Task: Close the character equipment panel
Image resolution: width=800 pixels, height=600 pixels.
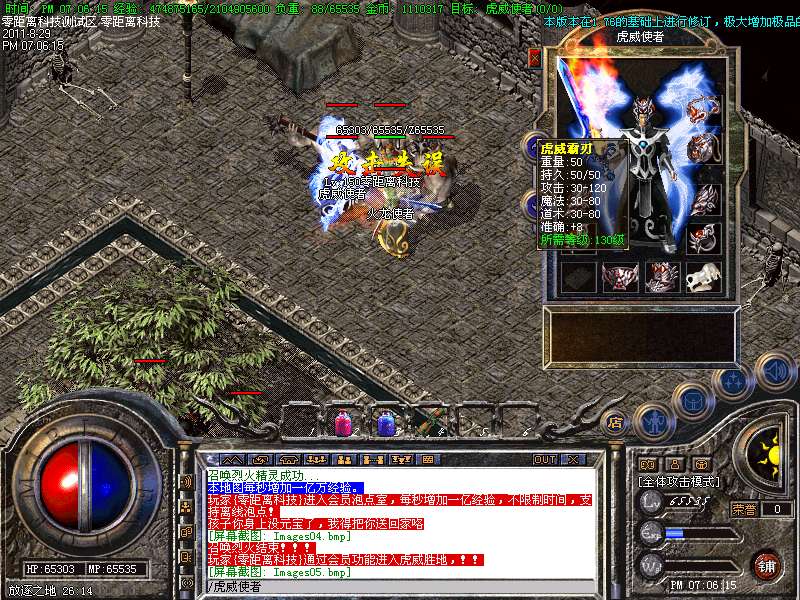Action: (534, 58)
